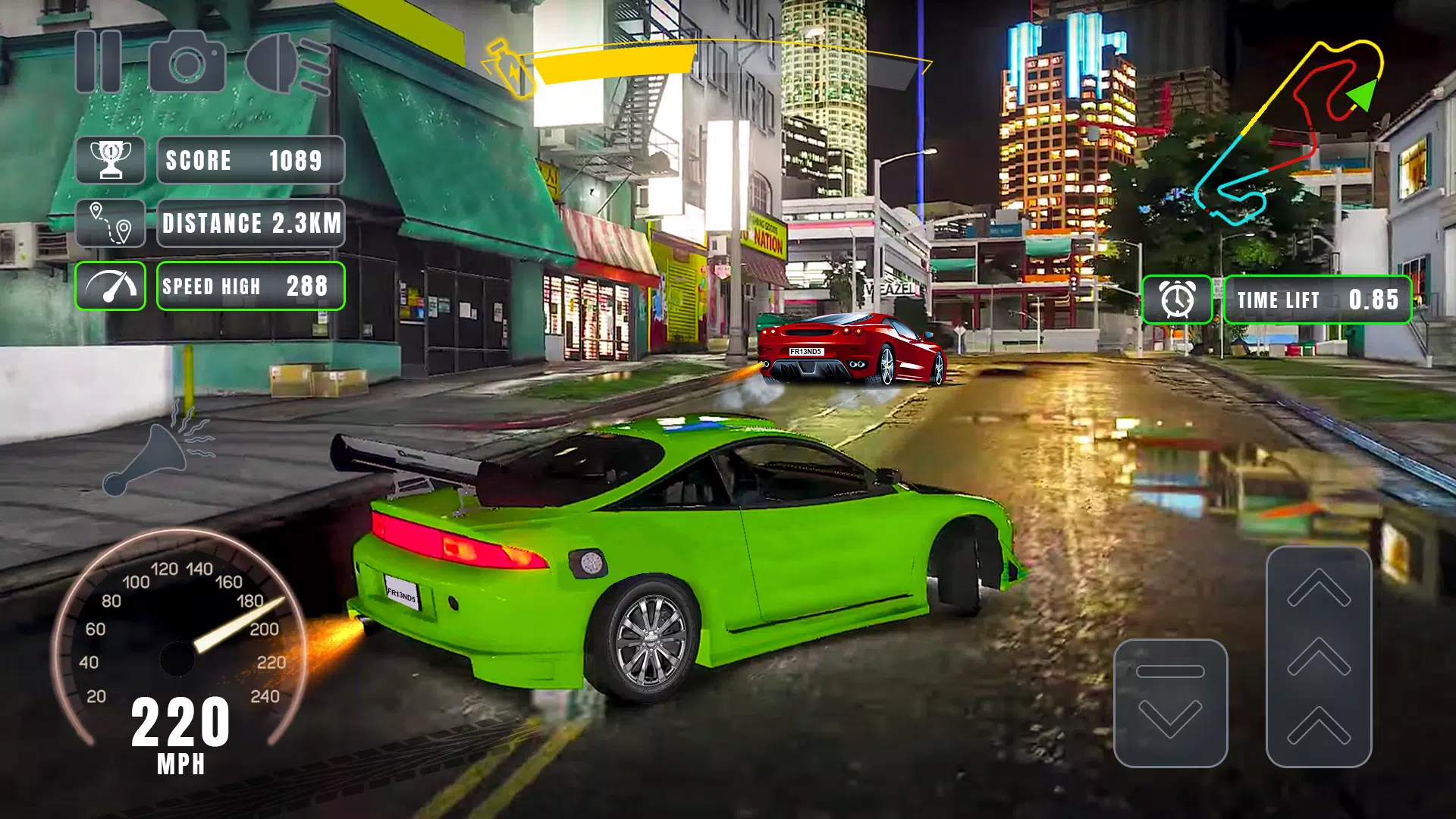Screen dimensions: 1456x819
Task: Tap the accelerator pedal with triple arrows
Action: point(1319,657)
